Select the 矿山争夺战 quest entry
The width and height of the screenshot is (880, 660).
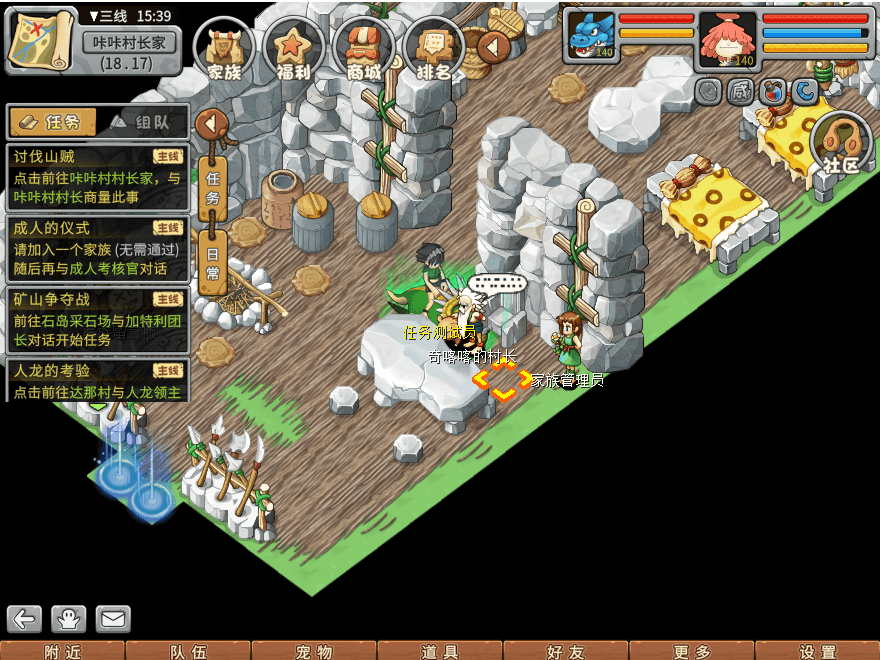point(97,319)
